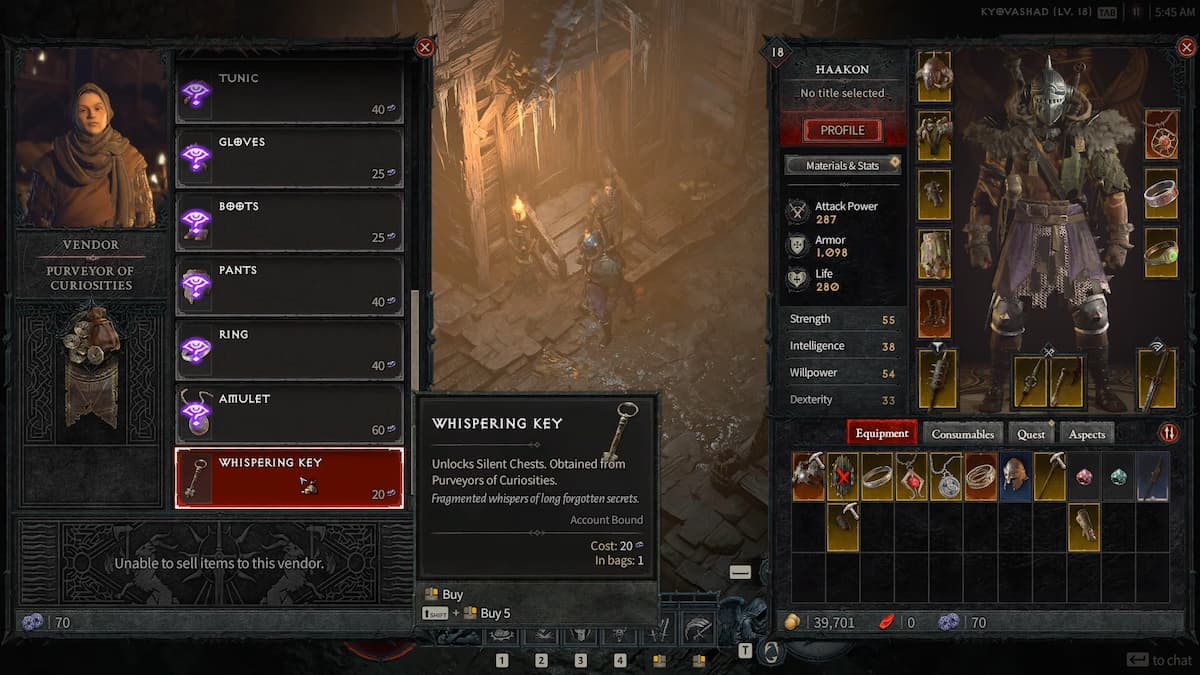Click the helmet item in inventory

tap(1015, 476)
